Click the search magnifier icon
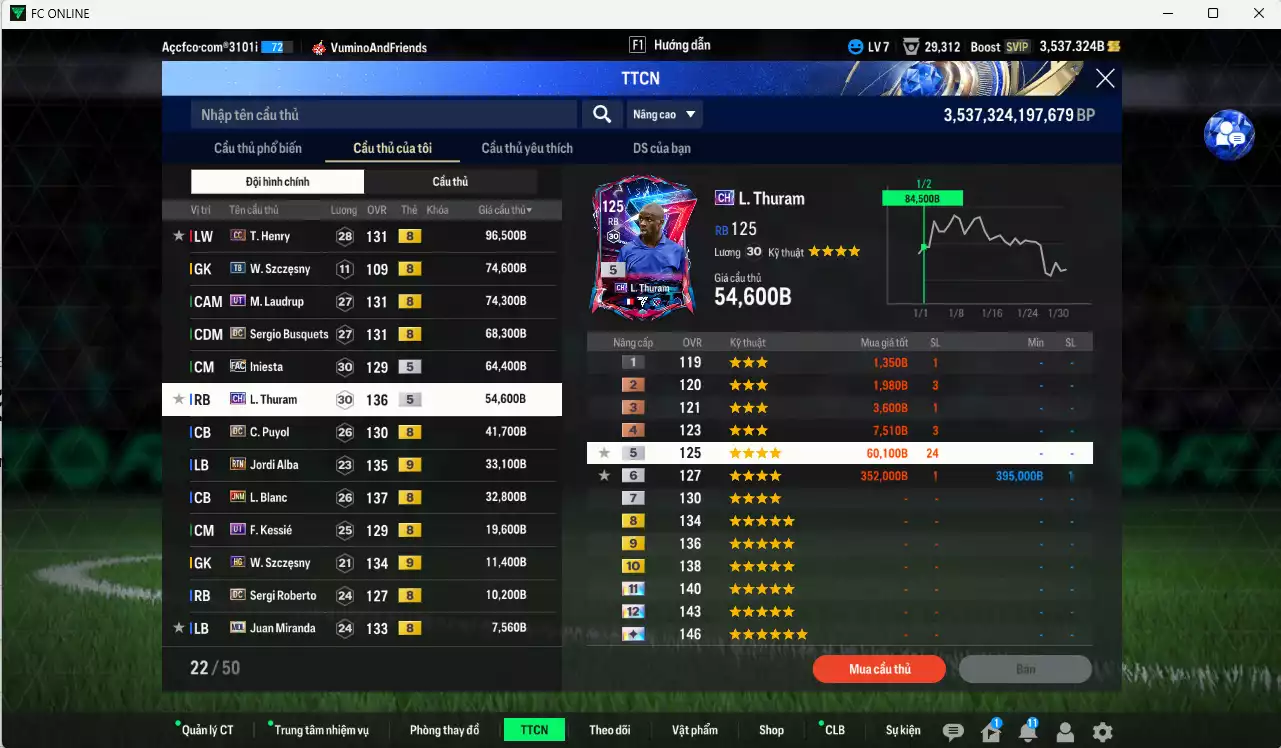Screen dimensions: 1281x748 click(602, 114)
